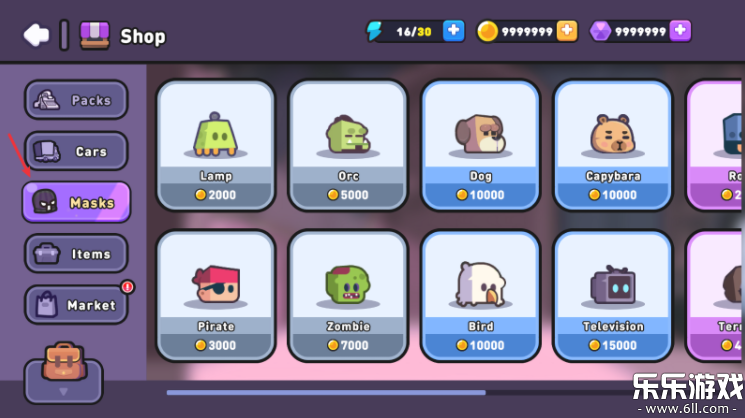Open the Market category
The image size is (745, 418).
[76, 305]
